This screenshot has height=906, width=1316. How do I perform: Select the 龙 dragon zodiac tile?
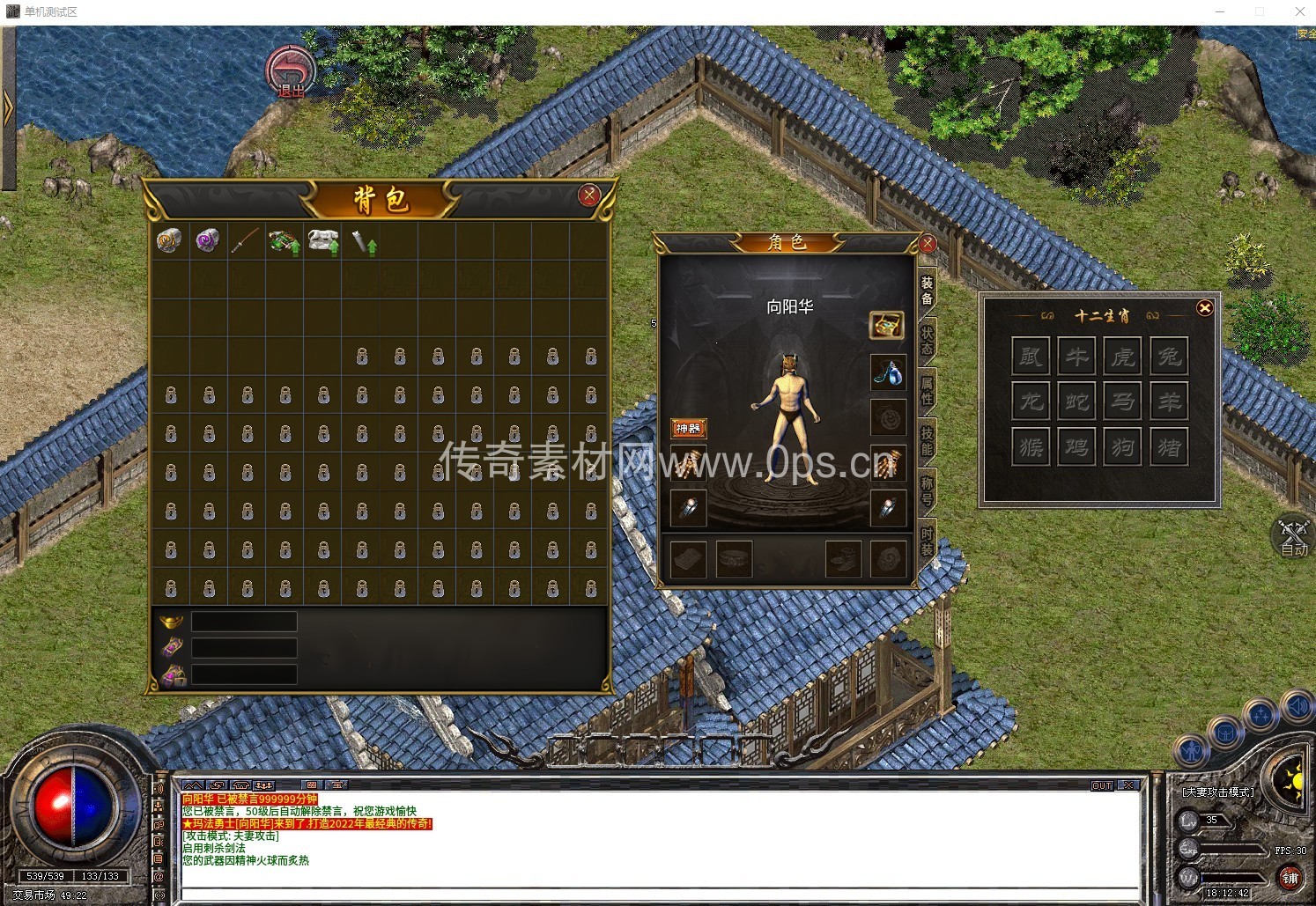pyautogui.click(x=1031, y=401)
